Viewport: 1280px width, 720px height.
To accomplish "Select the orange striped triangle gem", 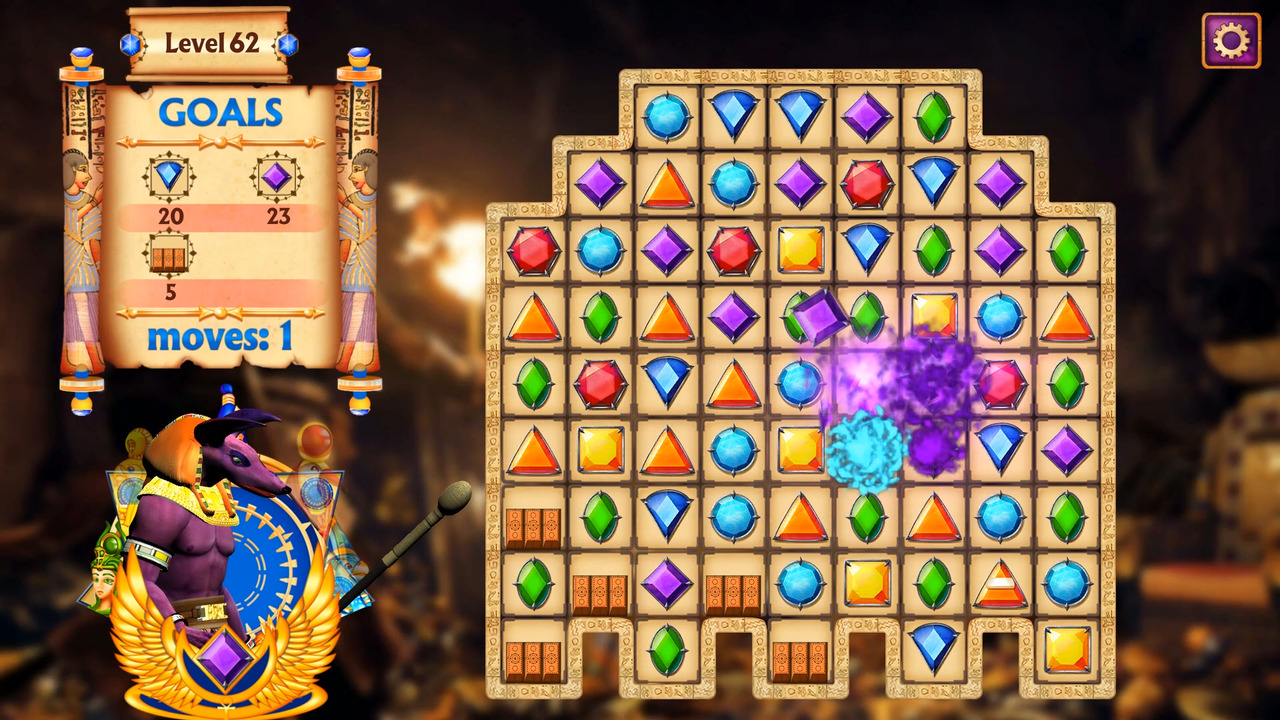I will pos(1000,583).
